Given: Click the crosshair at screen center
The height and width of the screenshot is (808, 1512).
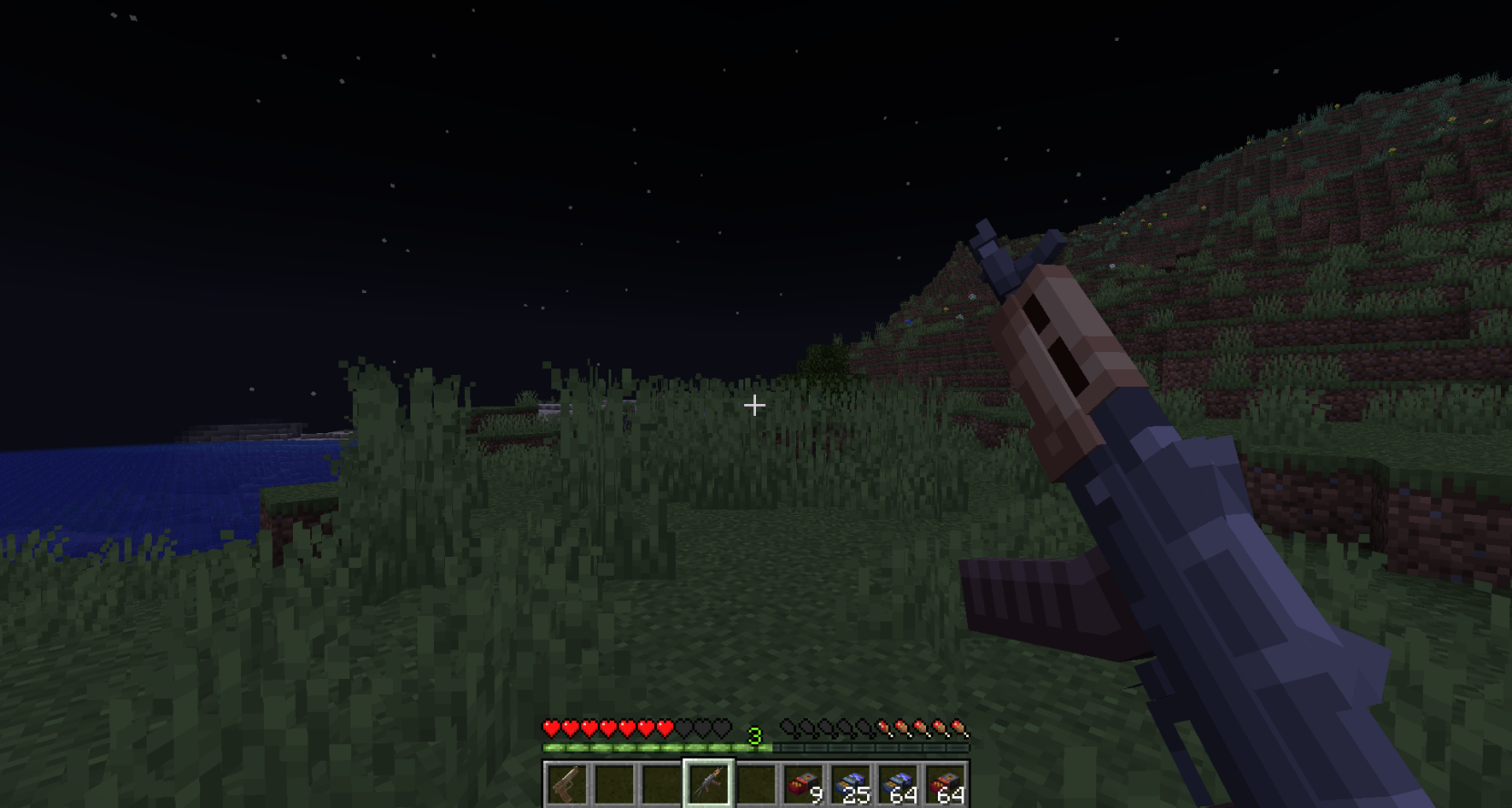Looking at the screenshot, I should (754, 406).
